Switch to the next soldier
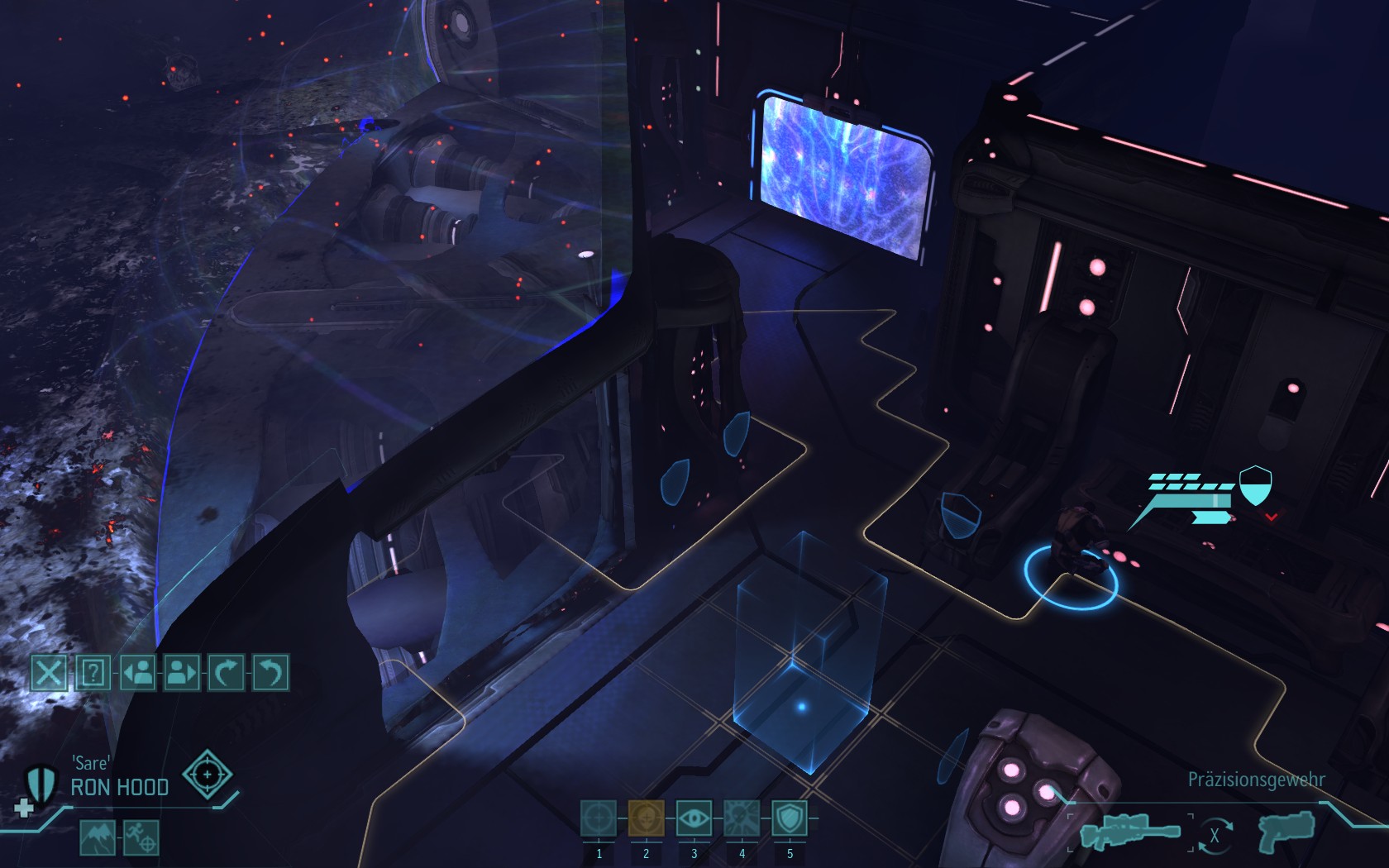Viewport: 1389px width, 868px height. pyautogui.click(x=182, y=673)
